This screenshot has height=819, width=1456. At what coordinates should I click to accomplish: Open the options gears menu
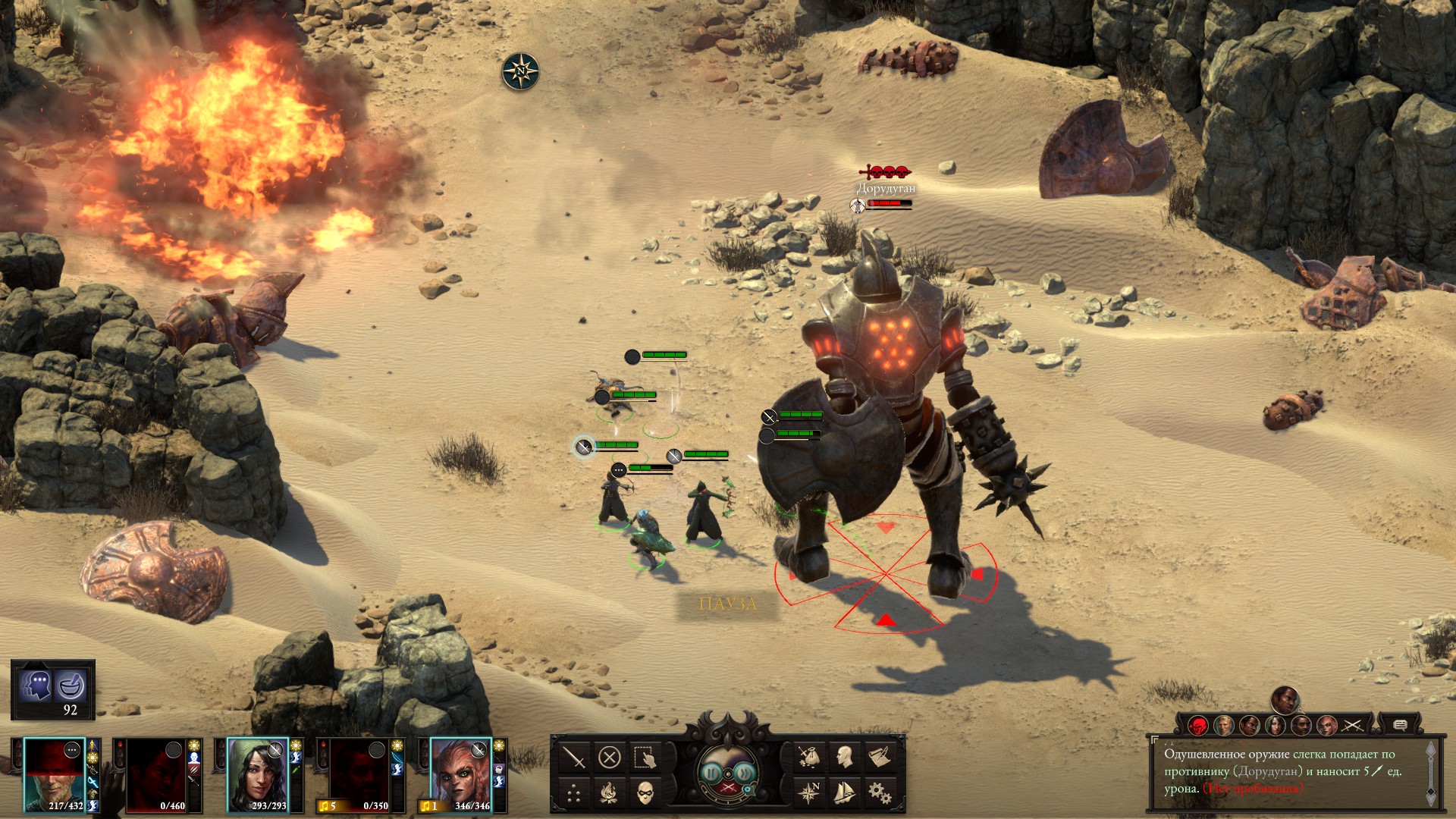coord(880,793)
